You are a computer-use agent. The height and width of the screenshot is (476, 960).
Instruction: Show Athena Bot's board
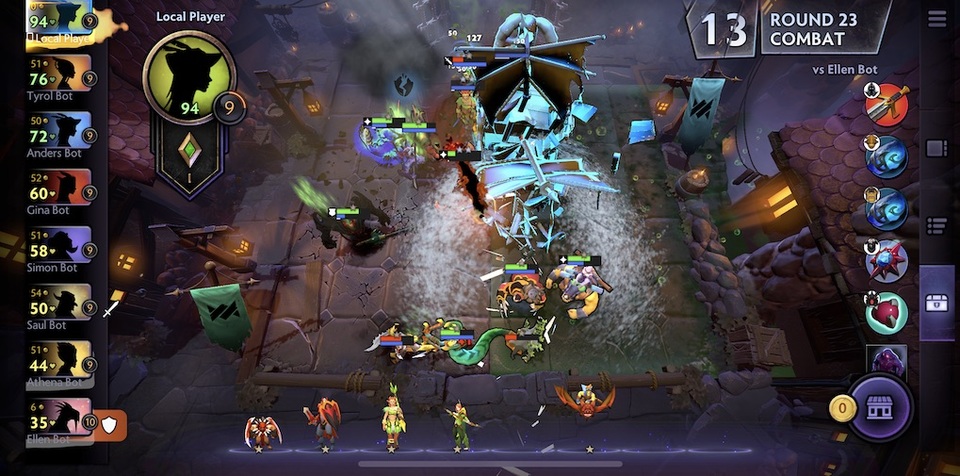(60, 360)
